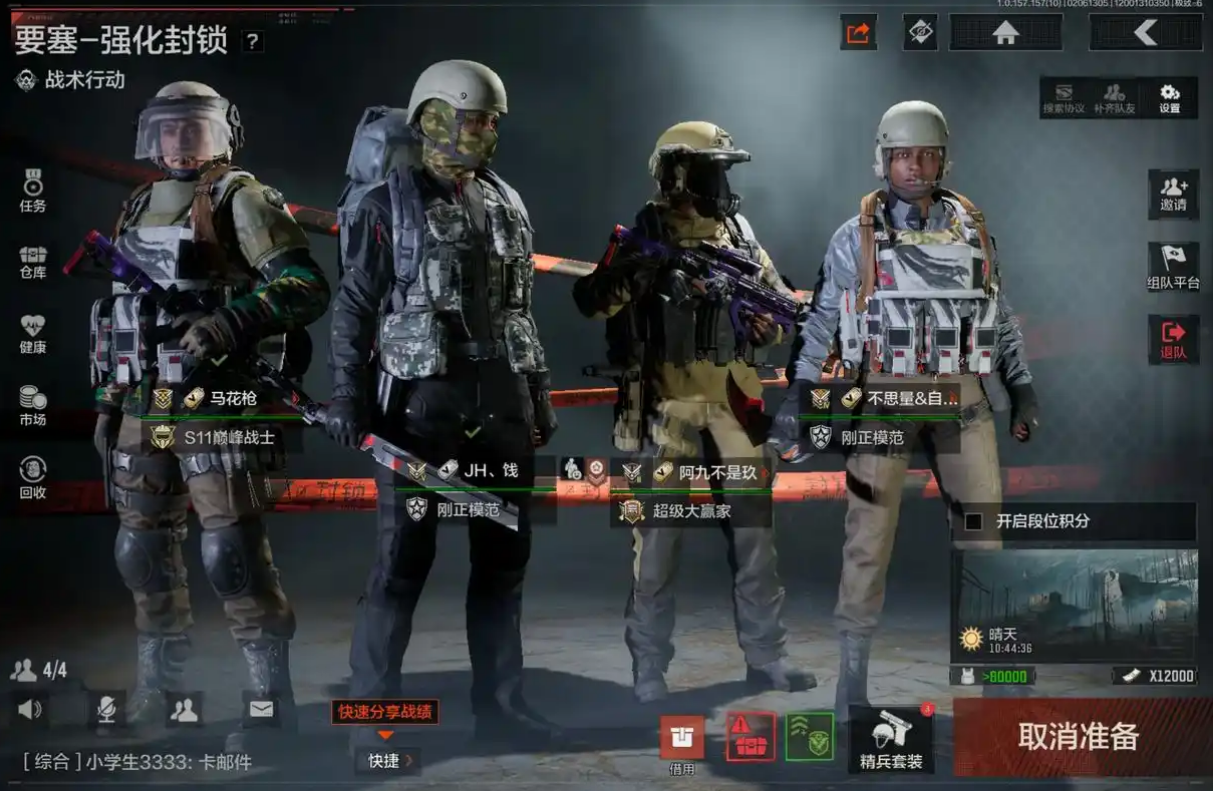Invite a player with 邀请
This screenshot has height=791, width=1213.
1173,194
